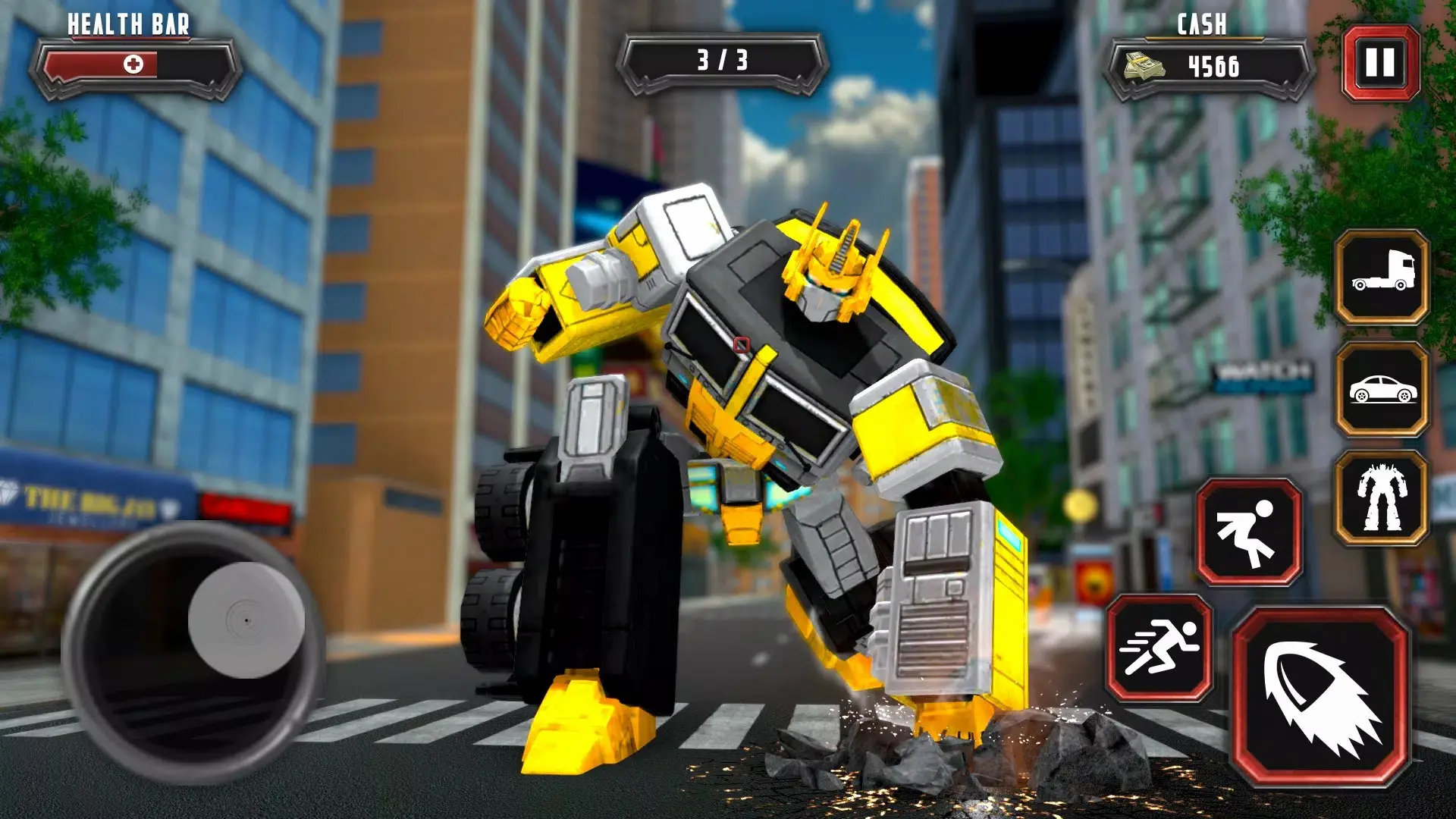Pause the game with the pause button

1380,63
